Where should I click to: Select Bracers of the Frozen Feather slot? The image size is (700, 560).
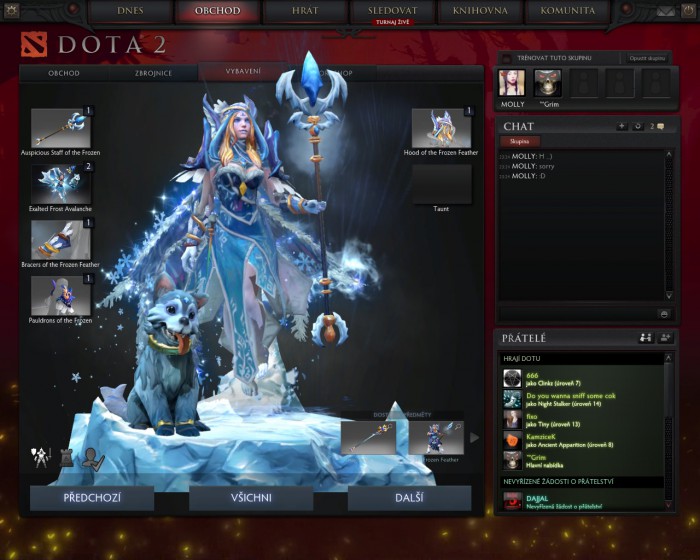point(61,239)
